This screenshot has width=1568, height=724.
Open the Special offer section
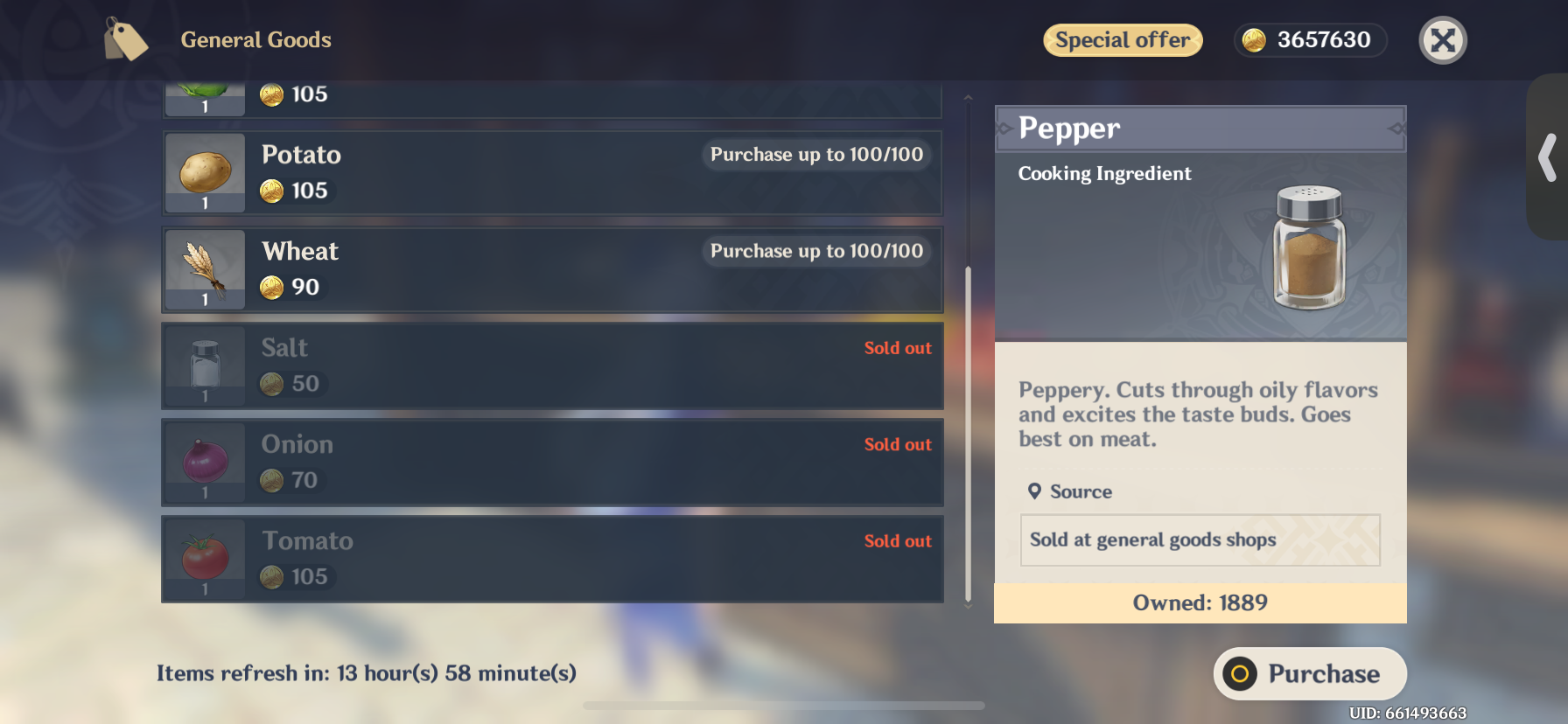click(x=1123, y=39)
